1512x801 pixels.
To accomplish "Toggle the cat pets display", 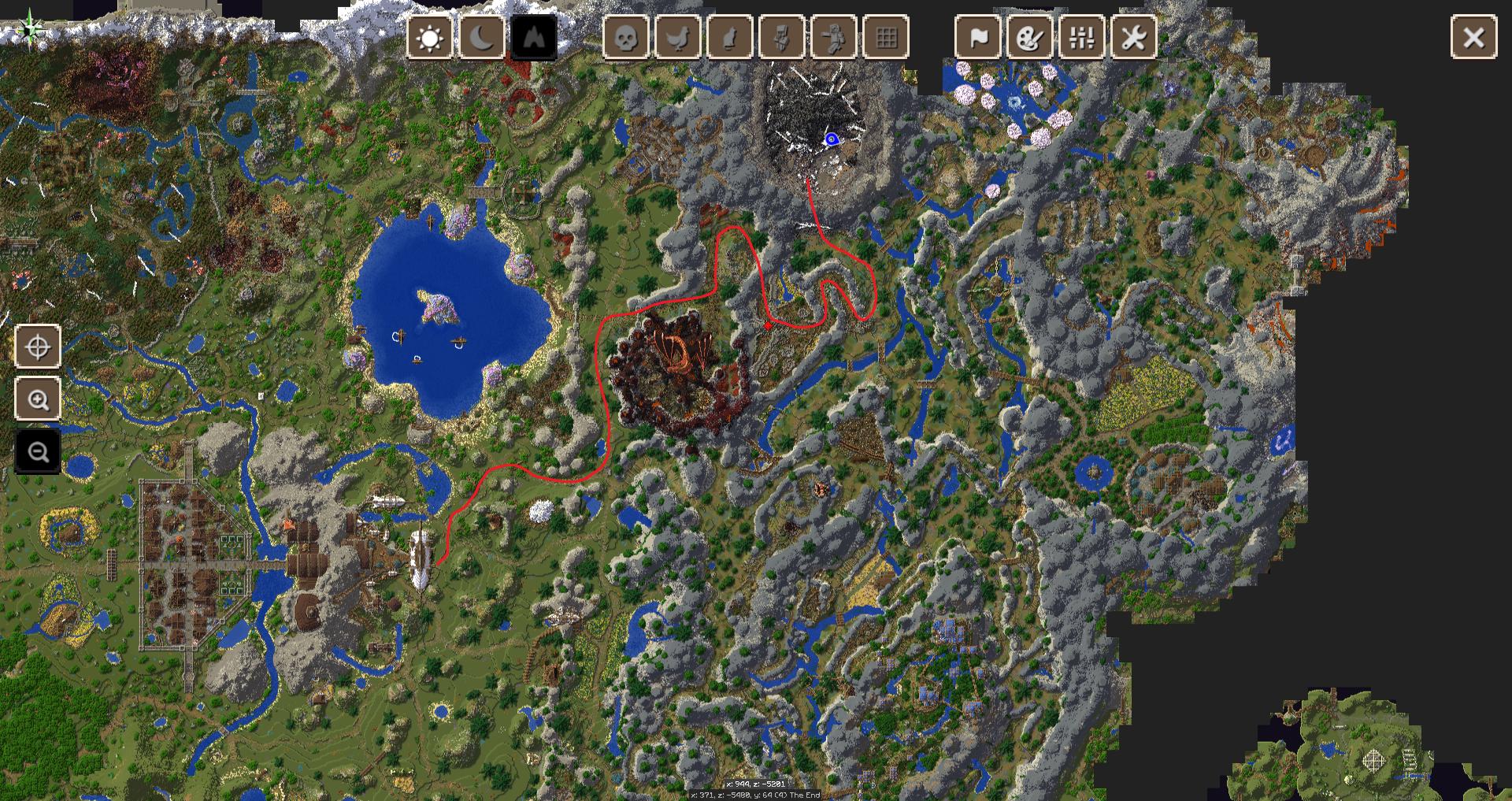I will [730, 37].
